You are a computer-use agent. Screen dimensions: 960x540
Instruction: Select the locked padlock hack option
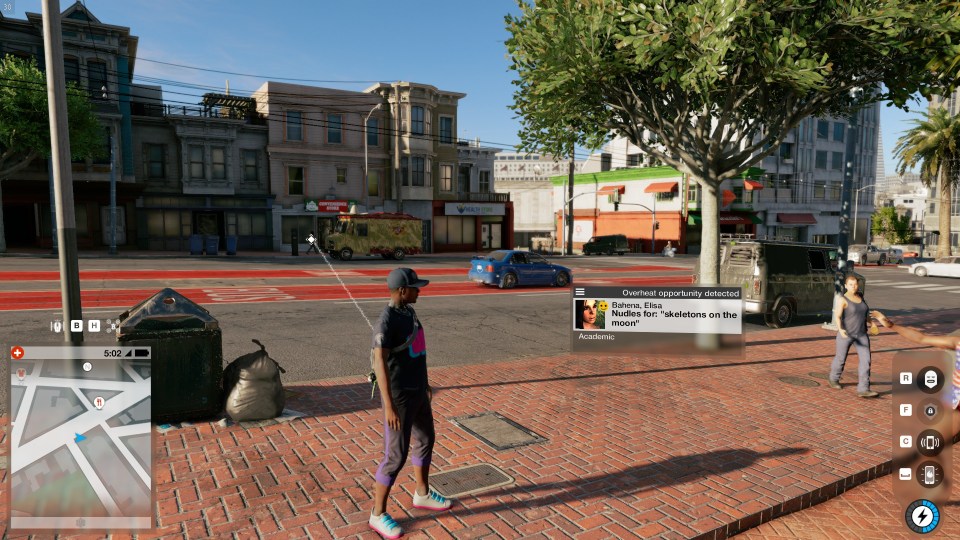point(930,410)
